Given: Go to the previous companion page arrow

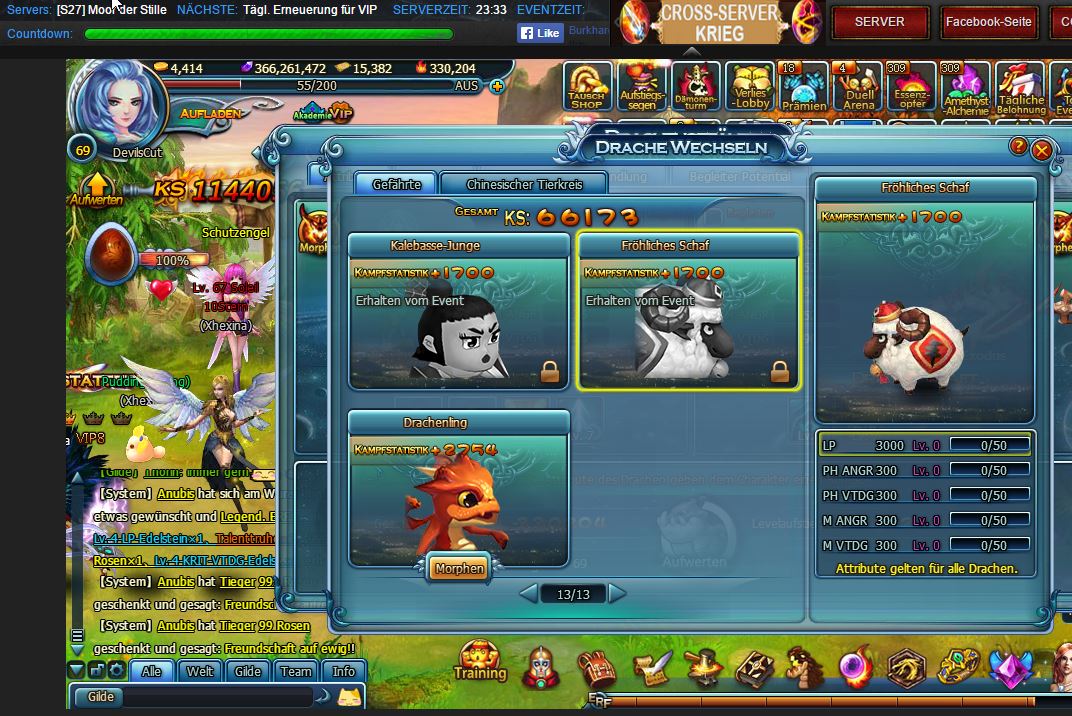Looking at the screenshot, I should click(x=529, y=594).
